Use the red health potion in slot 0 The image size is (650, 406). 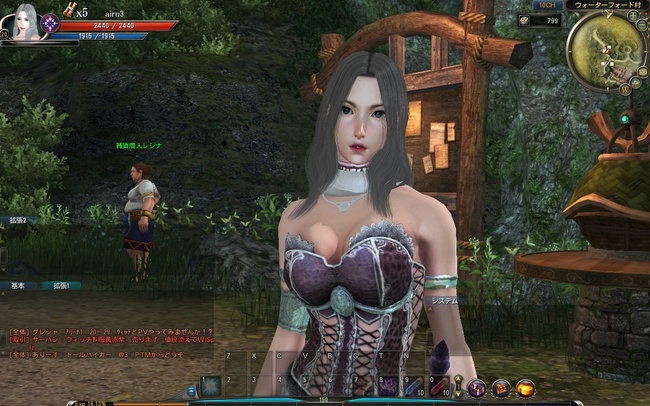click(437, 385)
